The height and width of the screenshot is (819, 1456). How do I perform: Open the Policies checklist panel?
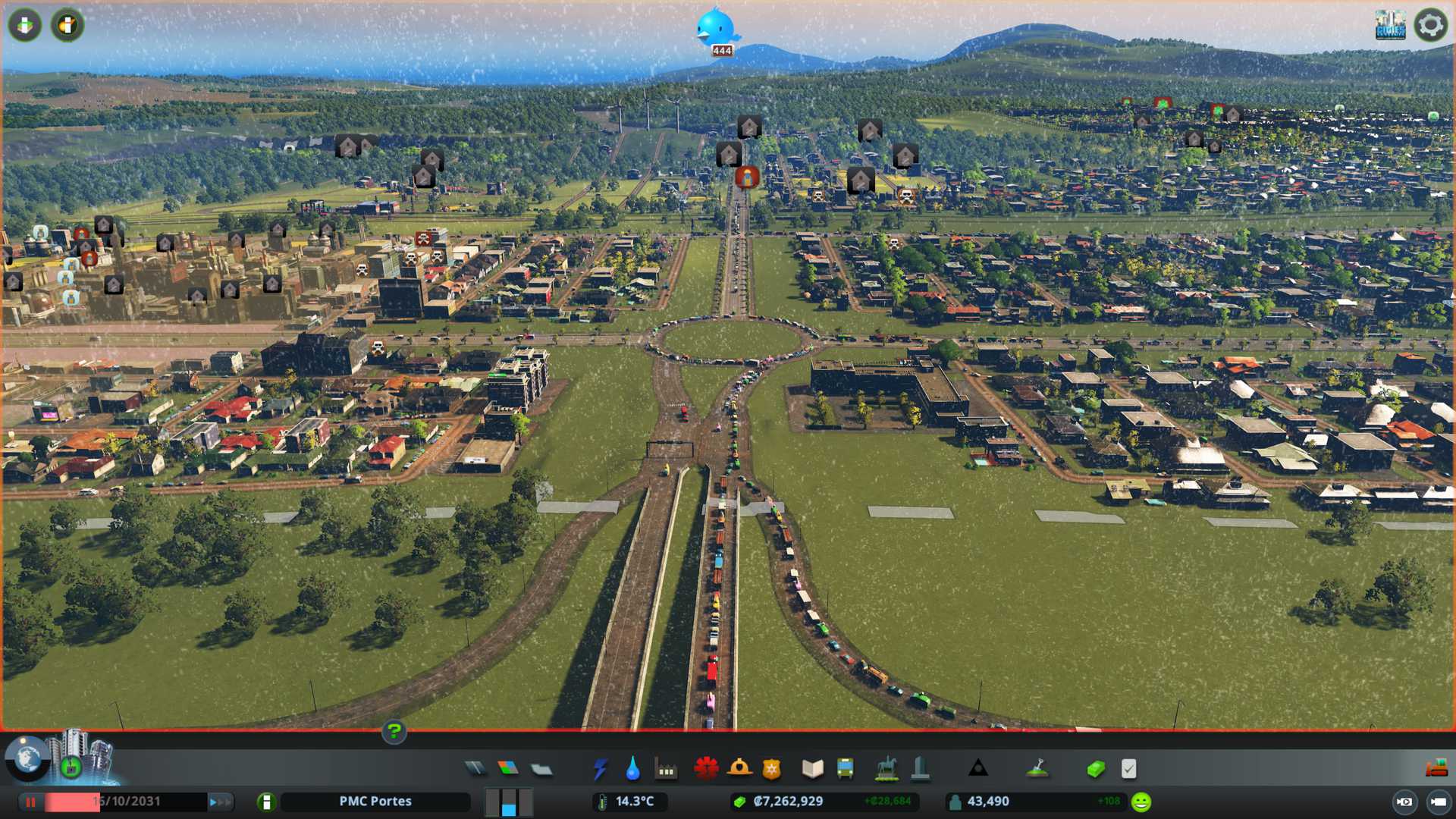click(x=1128, y=769)
